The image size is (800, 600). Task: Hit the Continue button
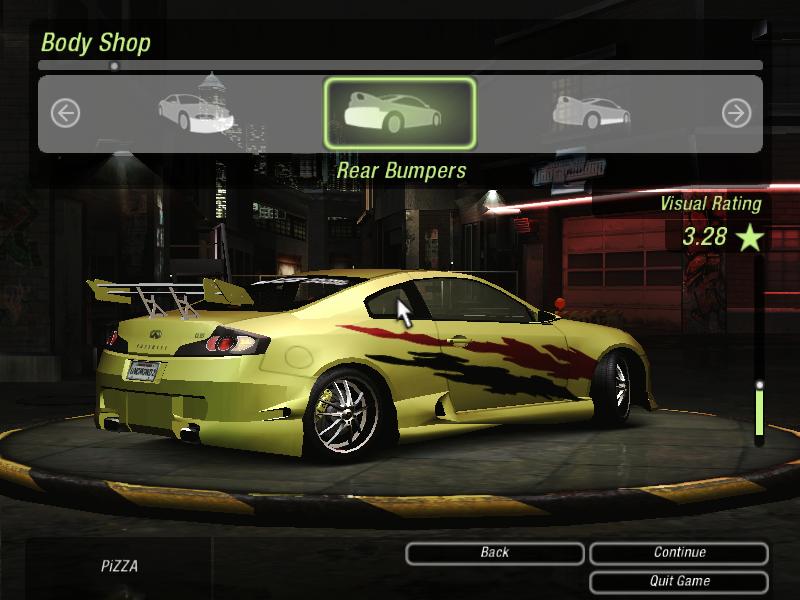coord(679,553)
